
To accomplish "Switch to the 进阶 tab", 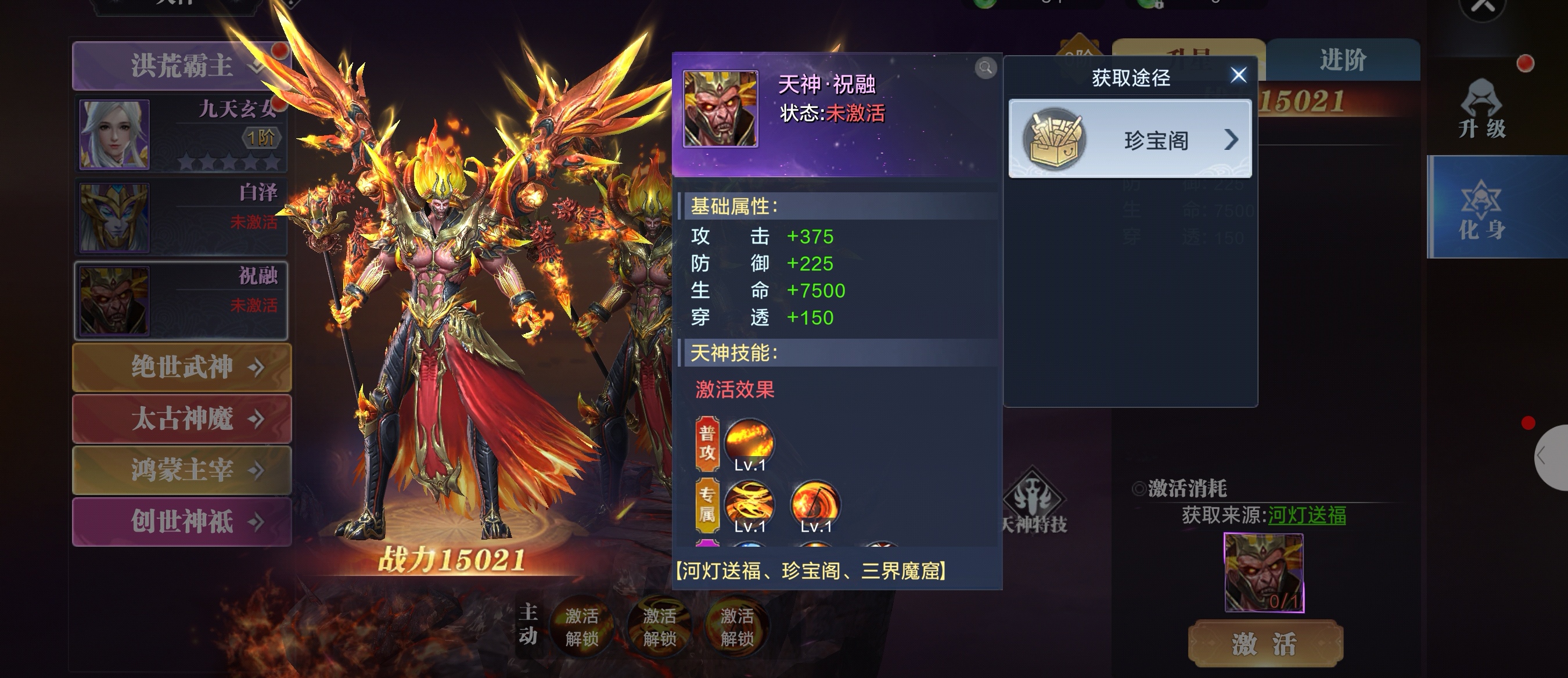I will 1343,60.
